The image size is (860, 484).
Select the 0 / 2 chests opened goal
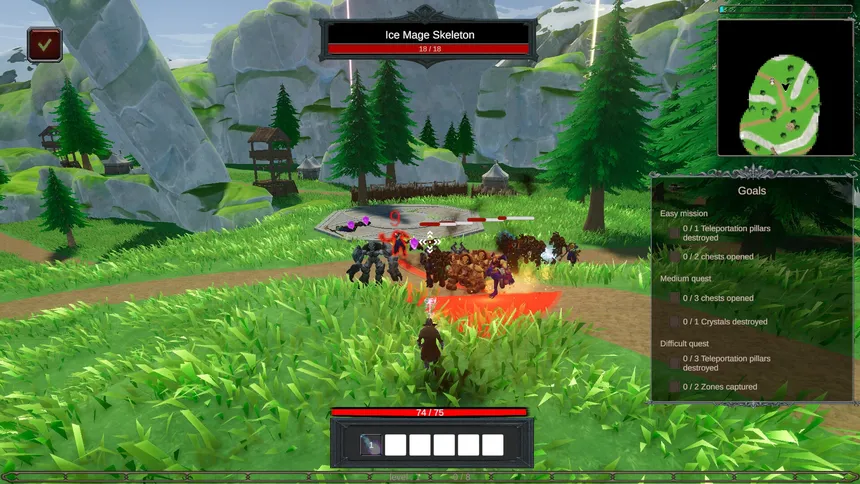tap(718, 256)
